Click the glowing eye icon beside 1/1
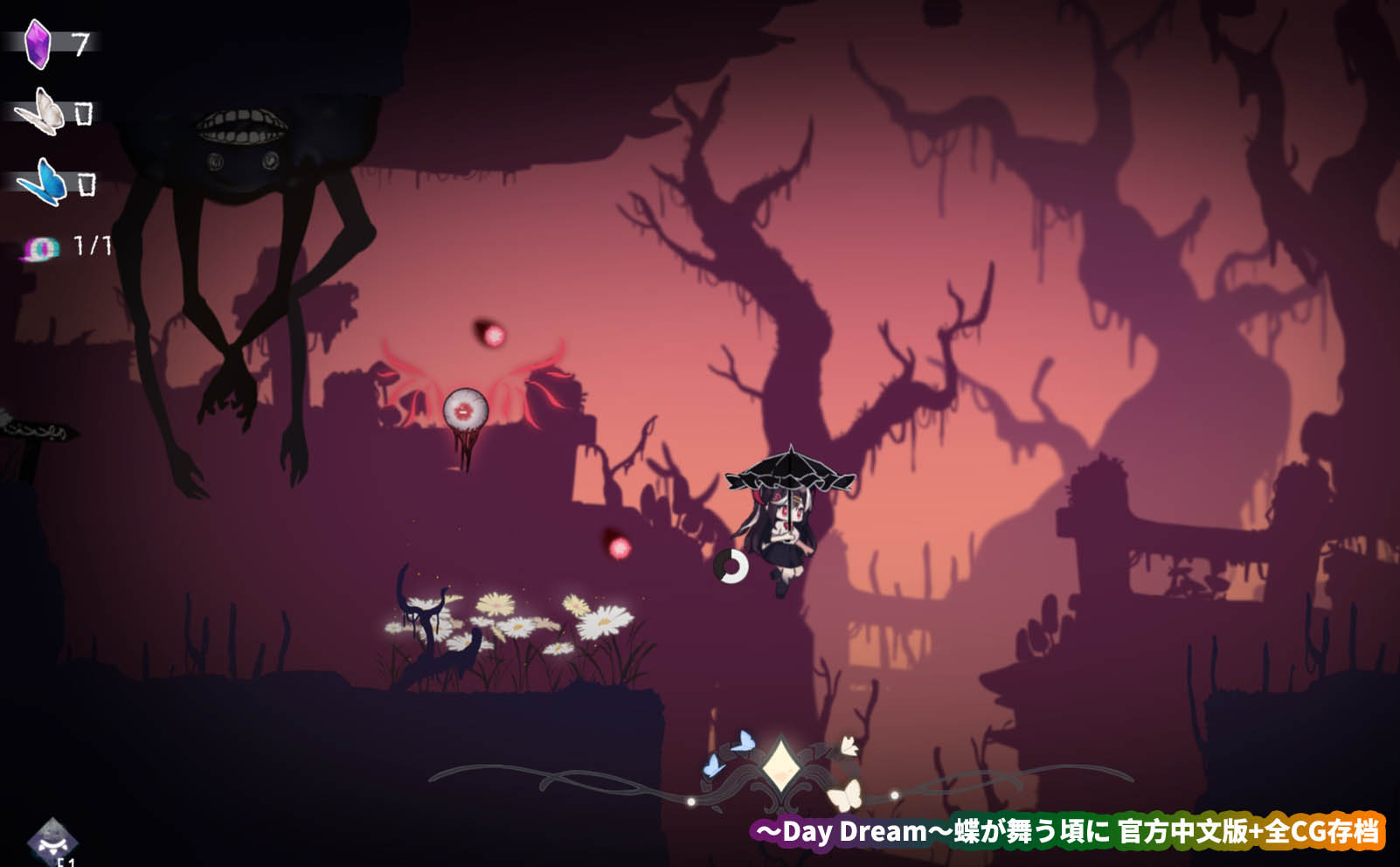 (41, 249)
